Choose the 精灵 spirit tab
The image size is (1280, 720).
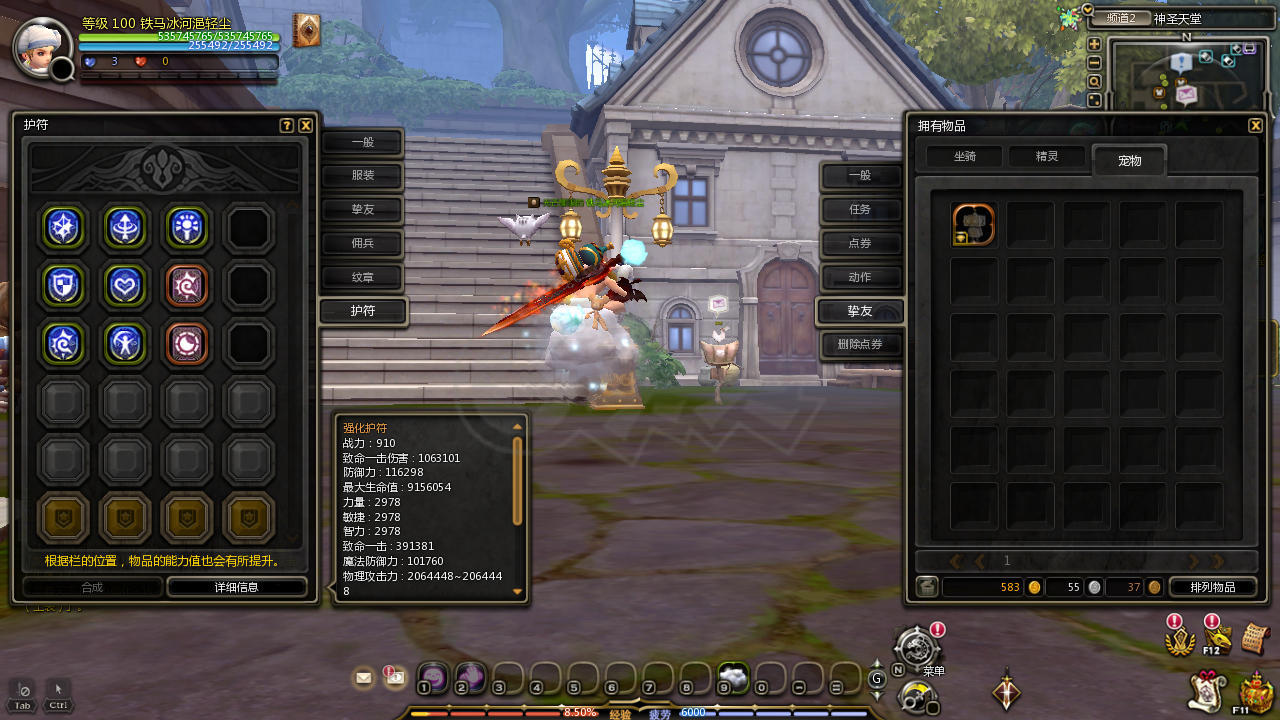[x=1046, y=156]
